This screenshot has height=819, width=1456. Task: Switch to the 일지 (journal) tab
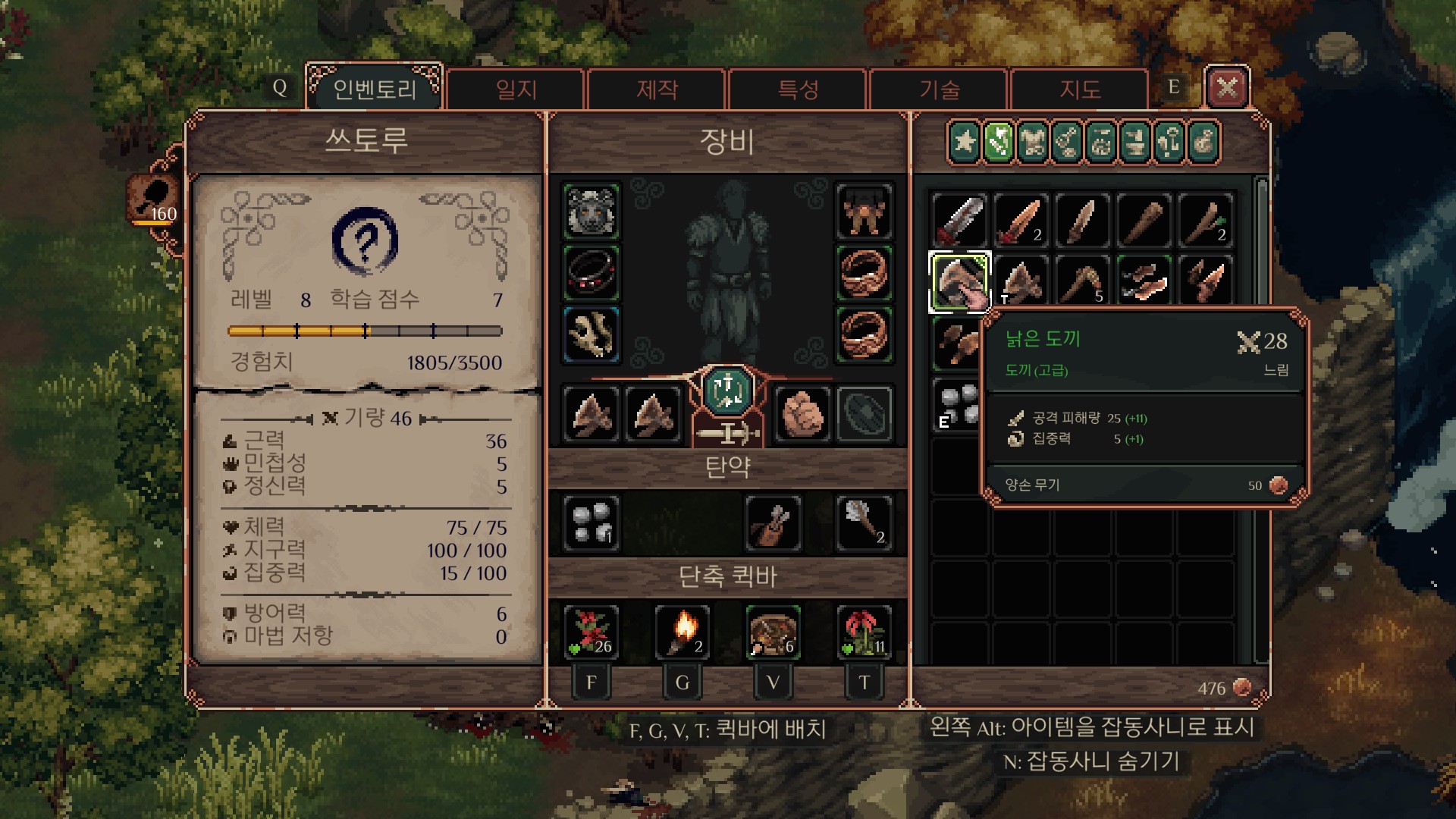coord(516,89)
